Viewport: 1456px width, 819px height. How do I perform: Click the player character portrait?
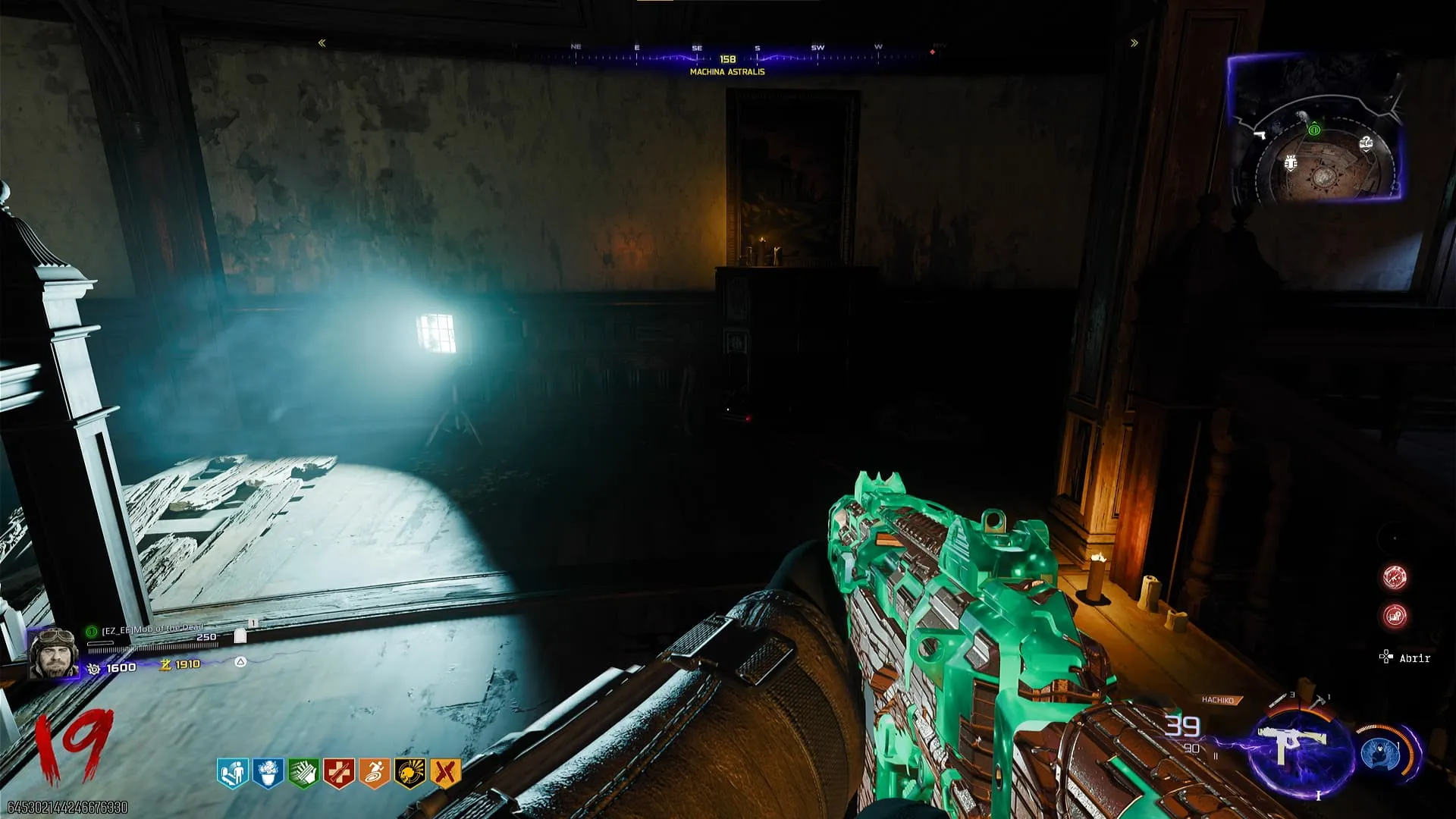point(54,652)
